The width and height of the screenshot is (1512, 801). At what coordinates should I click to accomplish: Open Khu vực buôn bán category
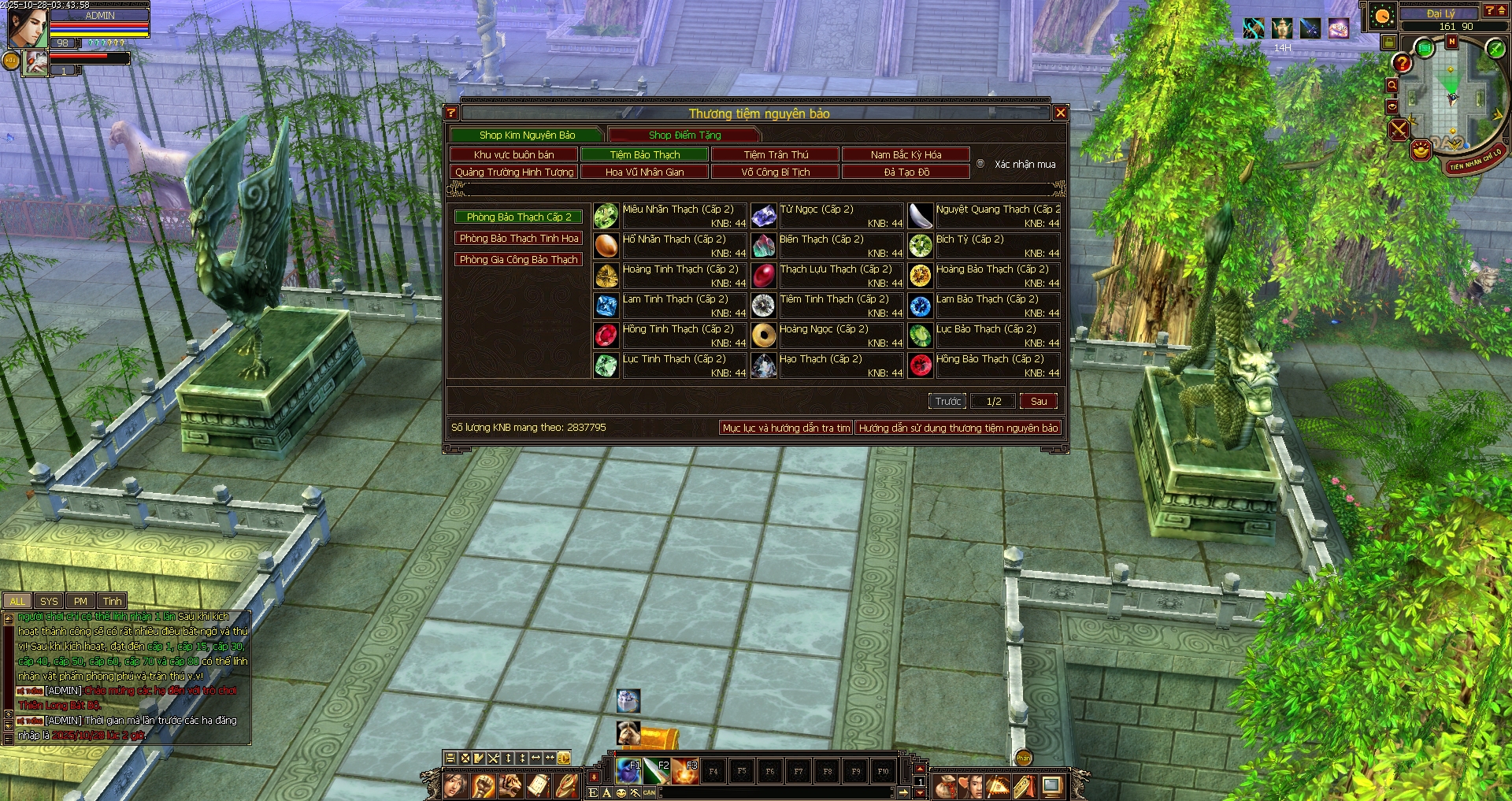(513, 154)
